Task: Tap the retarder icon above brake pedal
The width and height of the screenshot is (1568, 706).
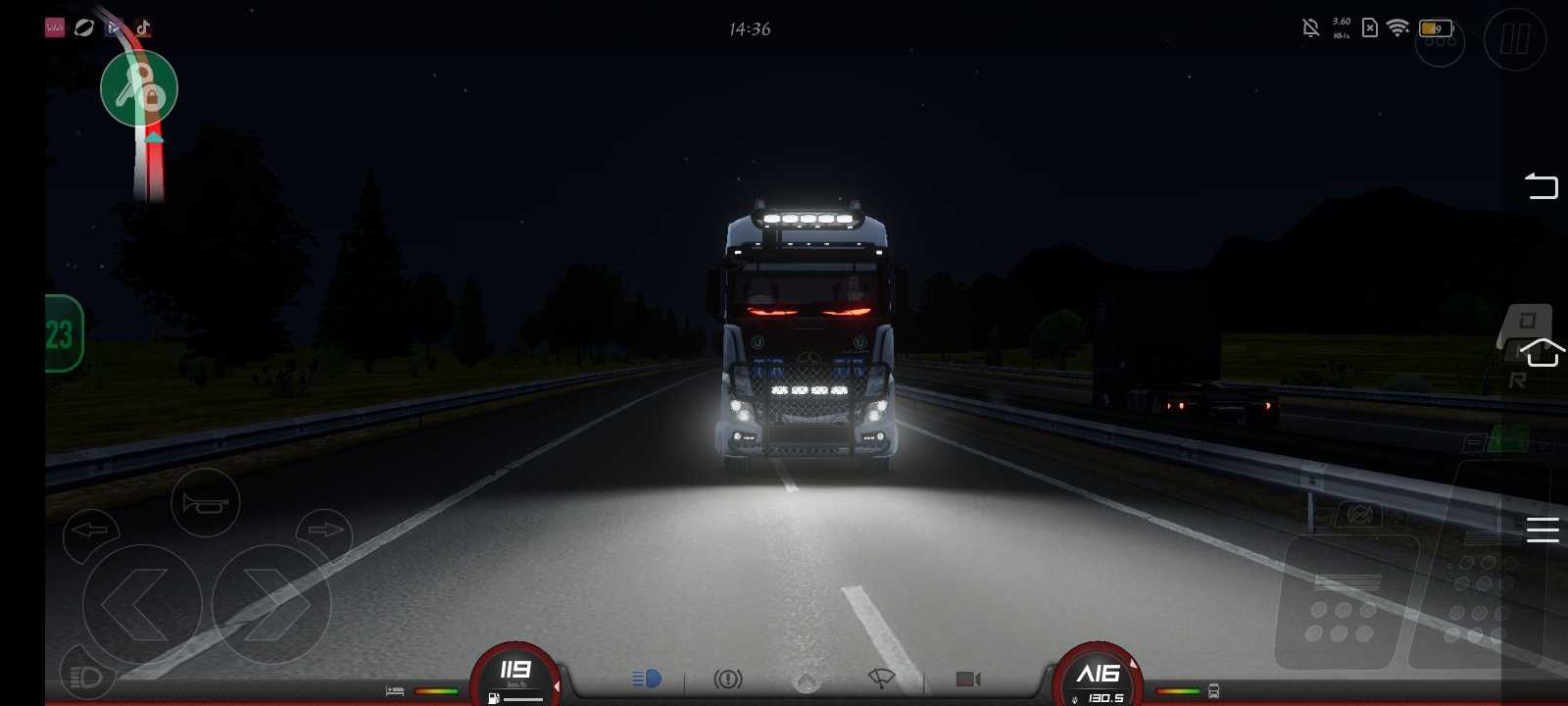Action: [1359, 514]
